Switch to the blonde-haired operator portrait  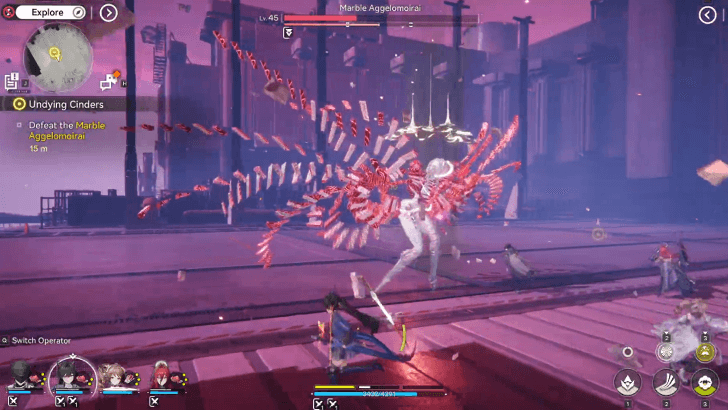pos(117,378)
